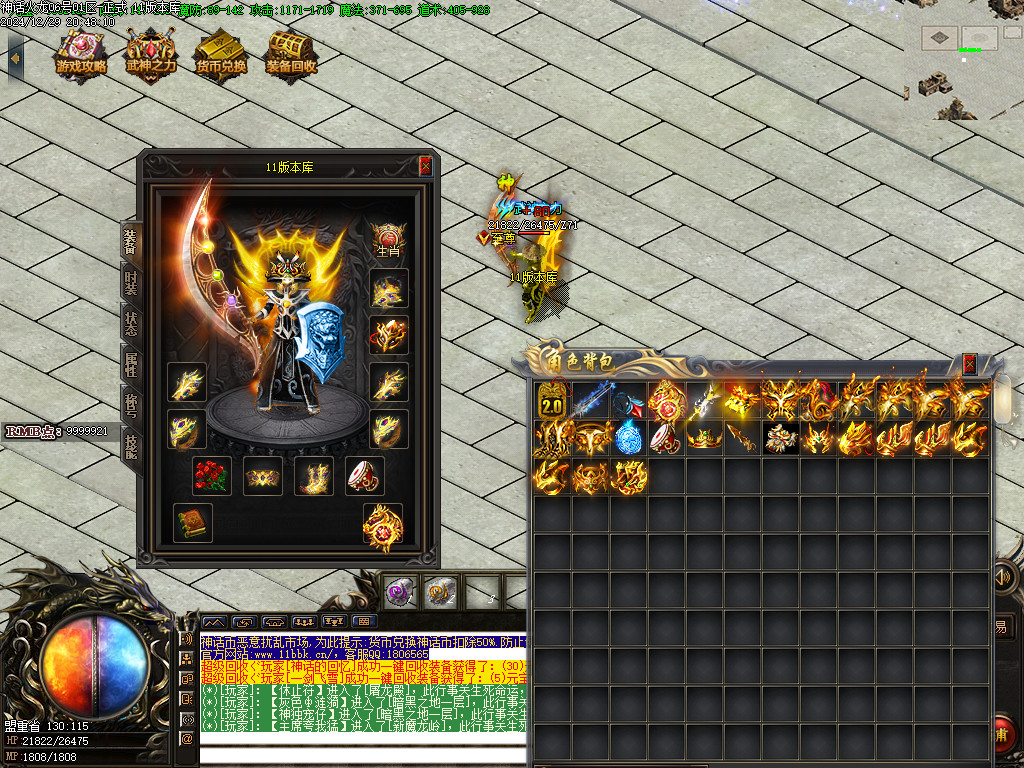Screen dimensions: 1024x768
Task: Select the blue glowing orb in backpack
Action: [628, 438]
